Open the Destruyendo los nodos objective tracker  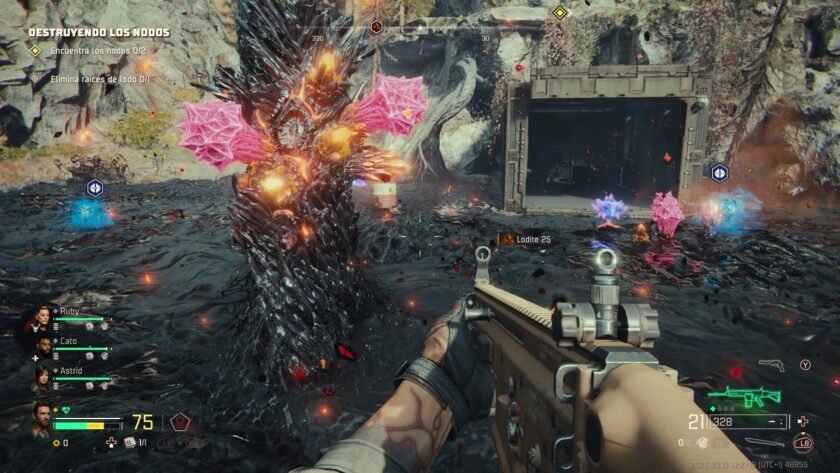coord(98,32)
